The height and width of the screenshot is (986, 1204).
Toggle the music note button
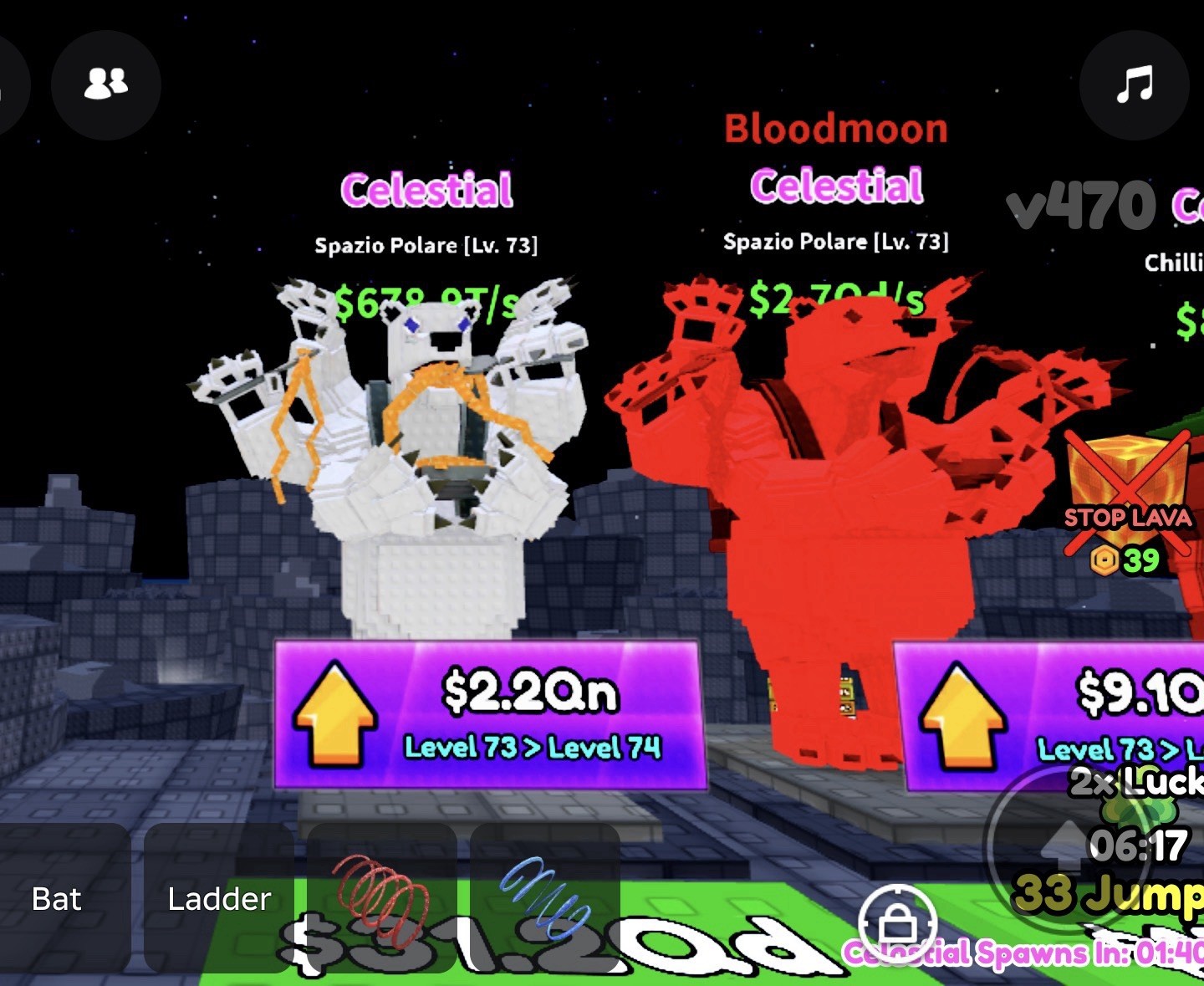(x=1134, y=84)
